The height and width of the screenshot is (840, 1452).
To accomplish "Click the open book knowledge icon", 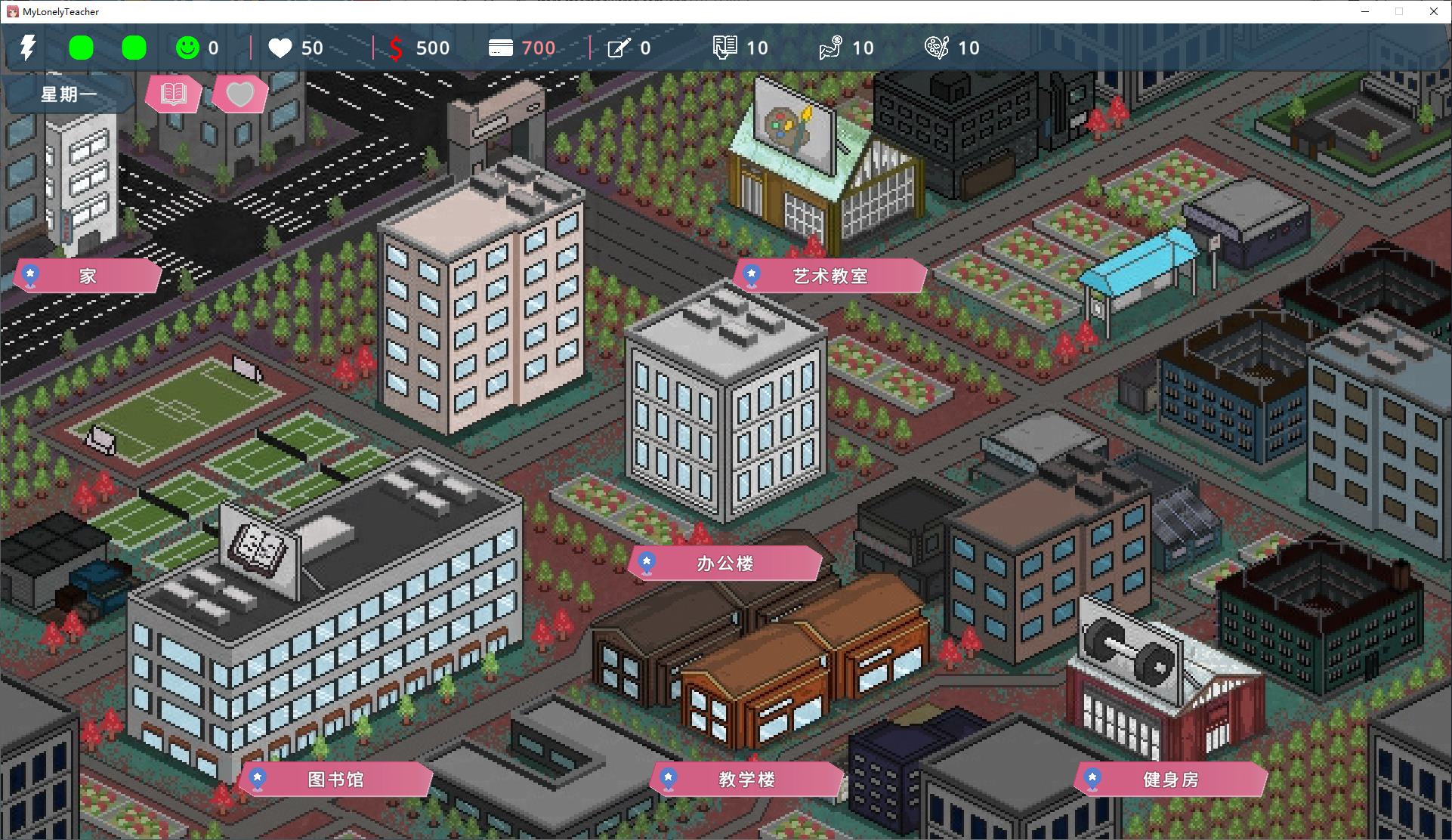I will pyautogui.click(x=724, y=47).
